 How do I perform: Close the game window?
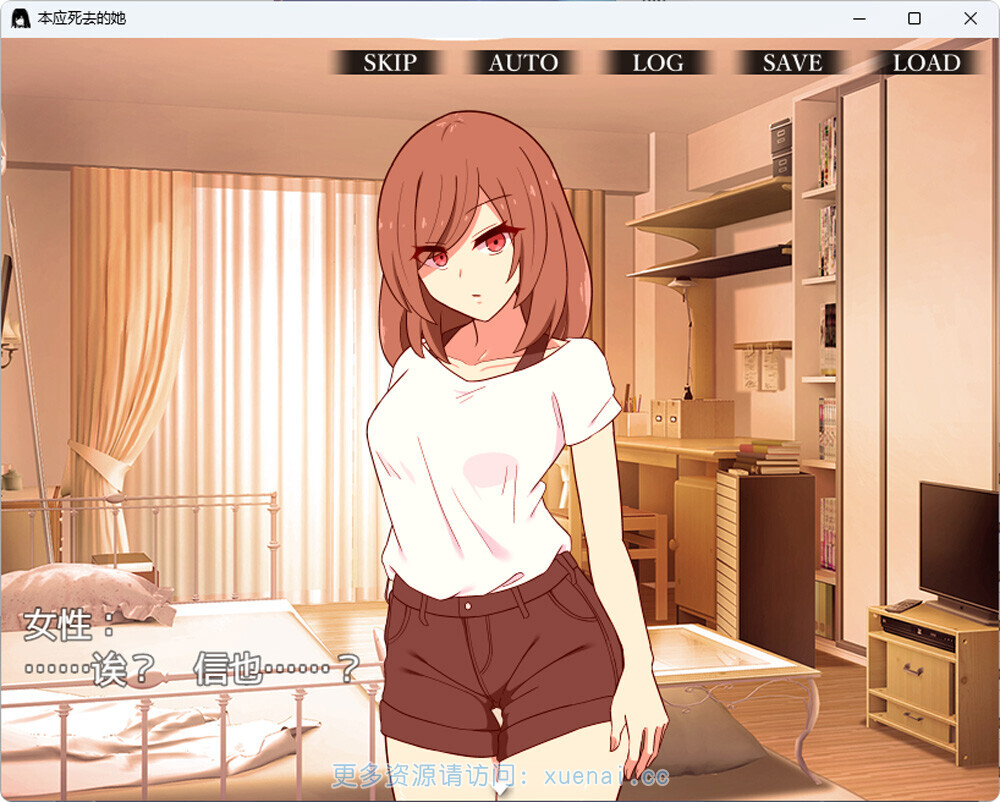[970, 18]
